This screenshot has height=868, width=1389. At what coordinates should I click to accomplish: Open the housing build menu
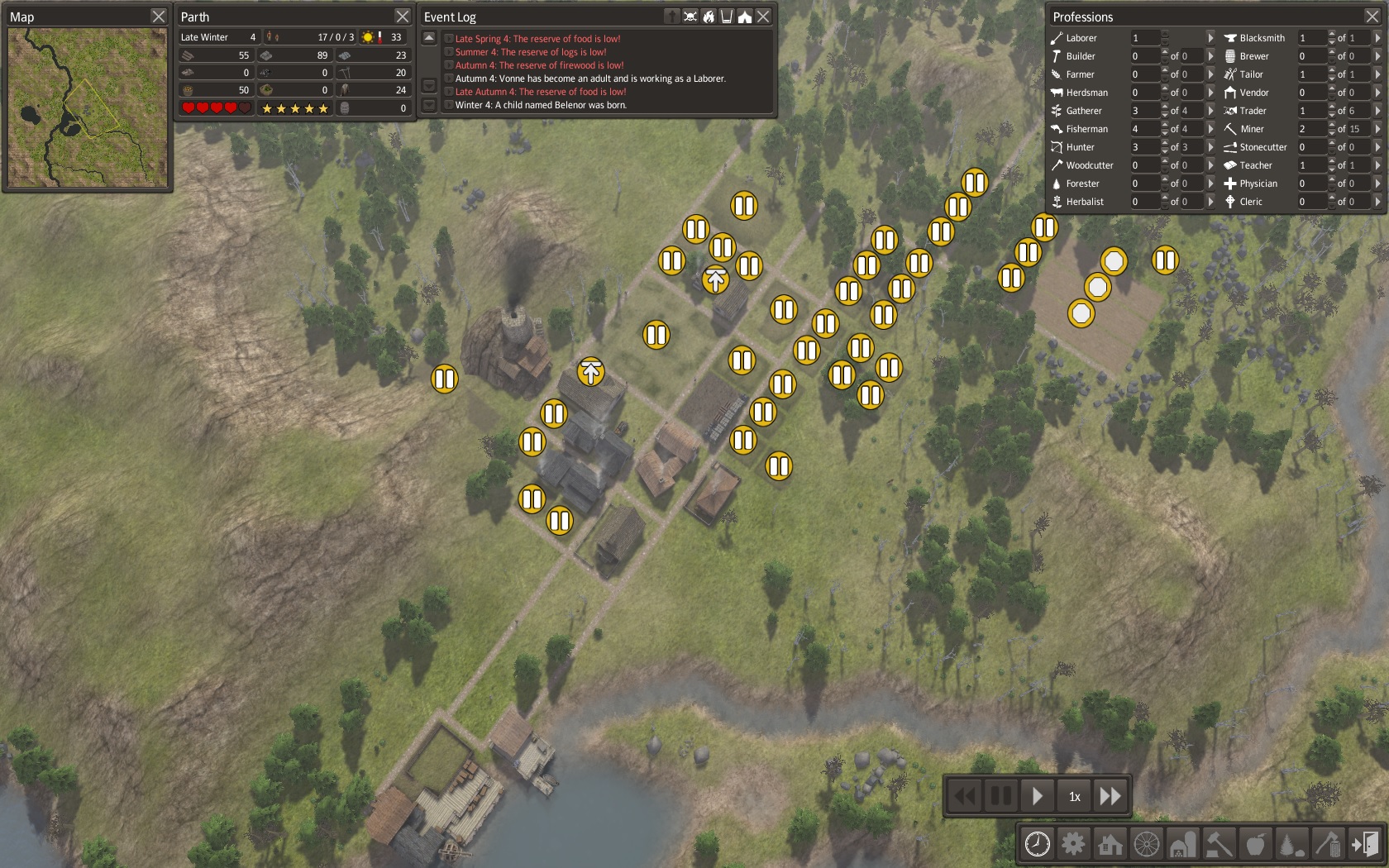pyautogui.click(x=1110, y=844)
